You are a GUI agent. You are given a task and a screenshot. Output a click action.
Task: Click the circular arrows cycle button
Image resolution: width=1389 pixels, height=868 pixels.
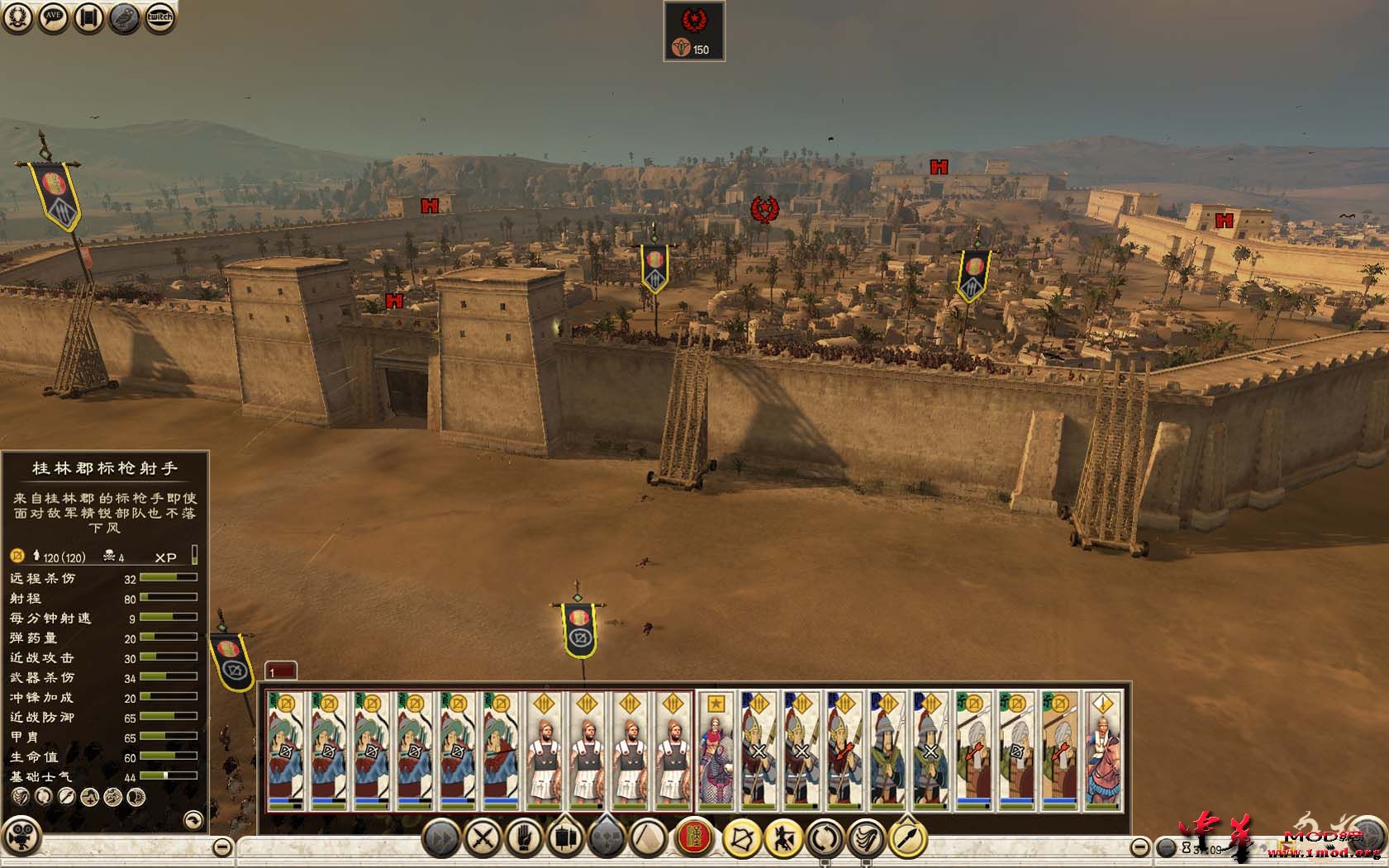824,839
